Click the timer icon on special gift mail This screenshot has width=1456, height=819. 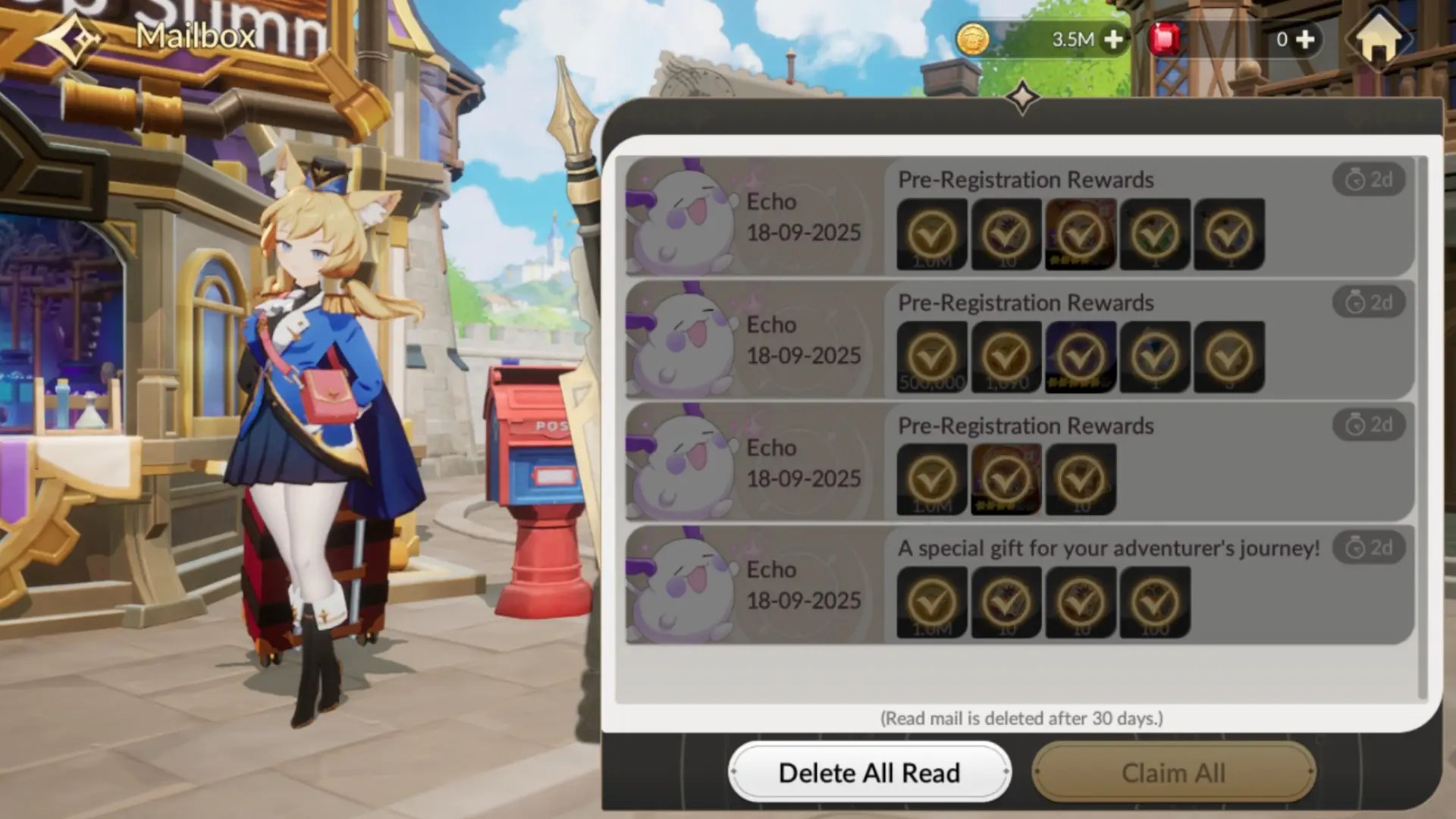point(1367,548)
